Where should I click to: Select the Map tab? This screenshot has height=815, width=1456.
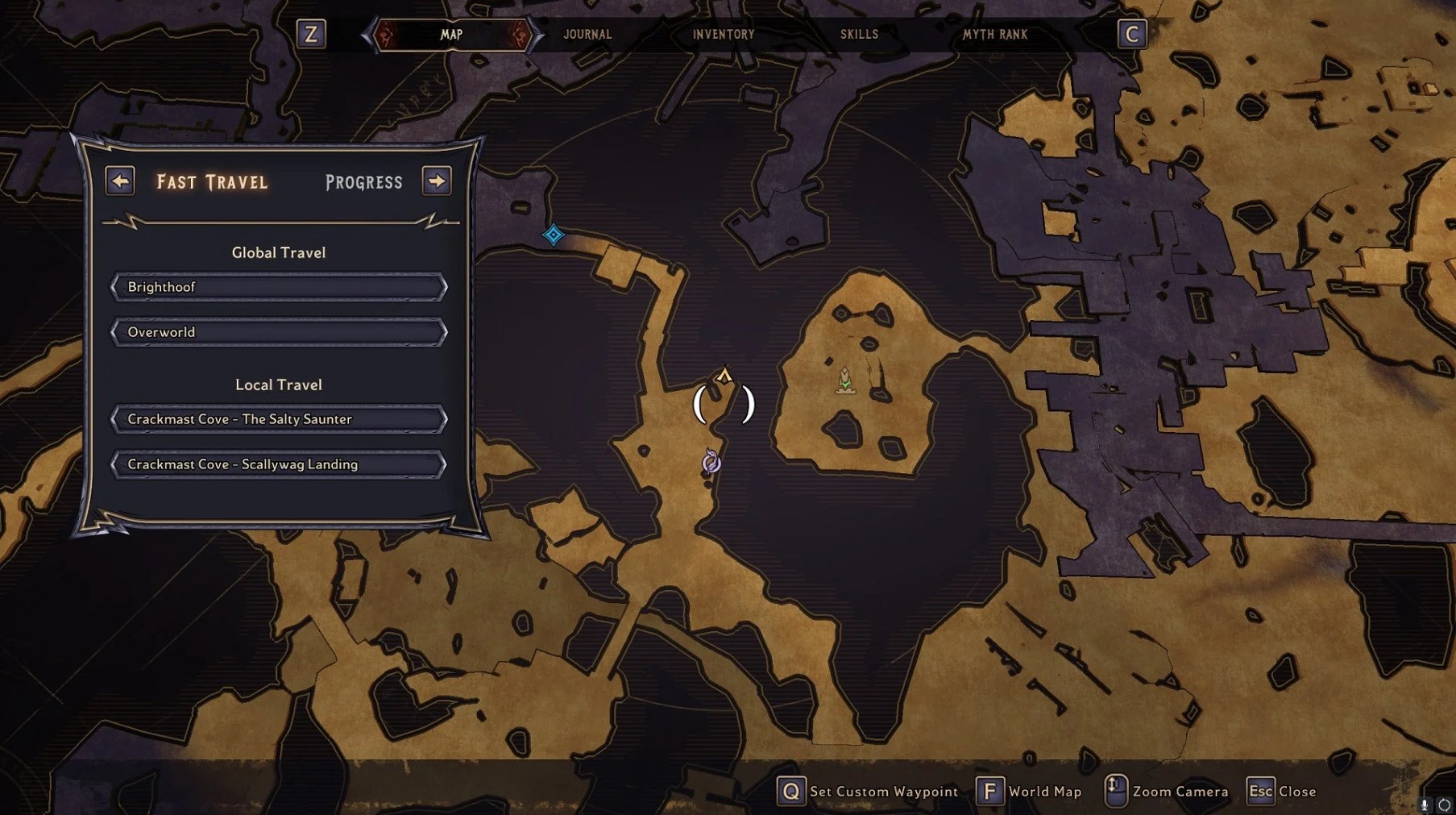click(x=451, y=35)
